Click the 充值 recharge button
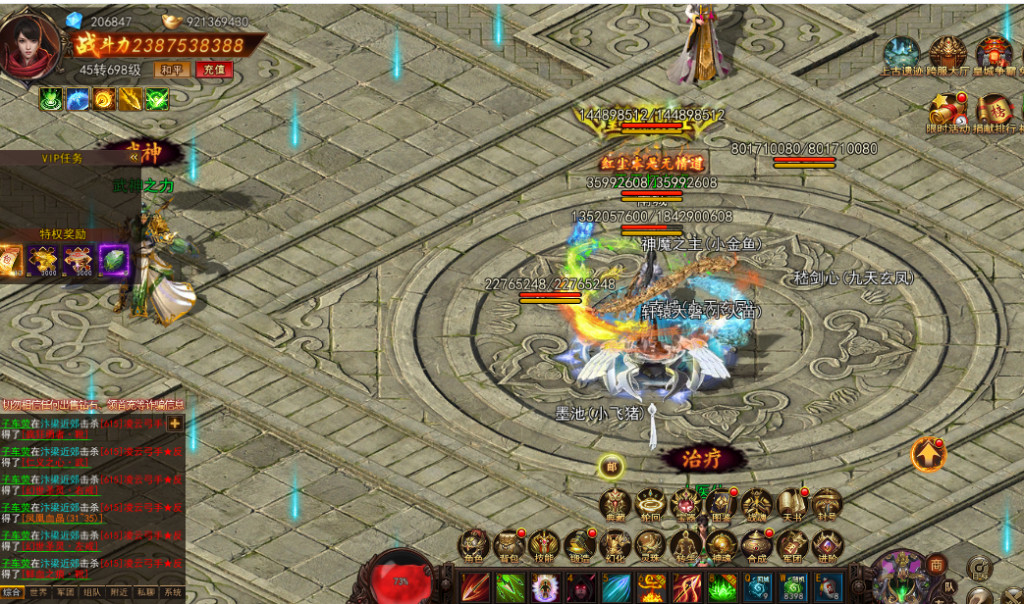 tap(212, 70)
